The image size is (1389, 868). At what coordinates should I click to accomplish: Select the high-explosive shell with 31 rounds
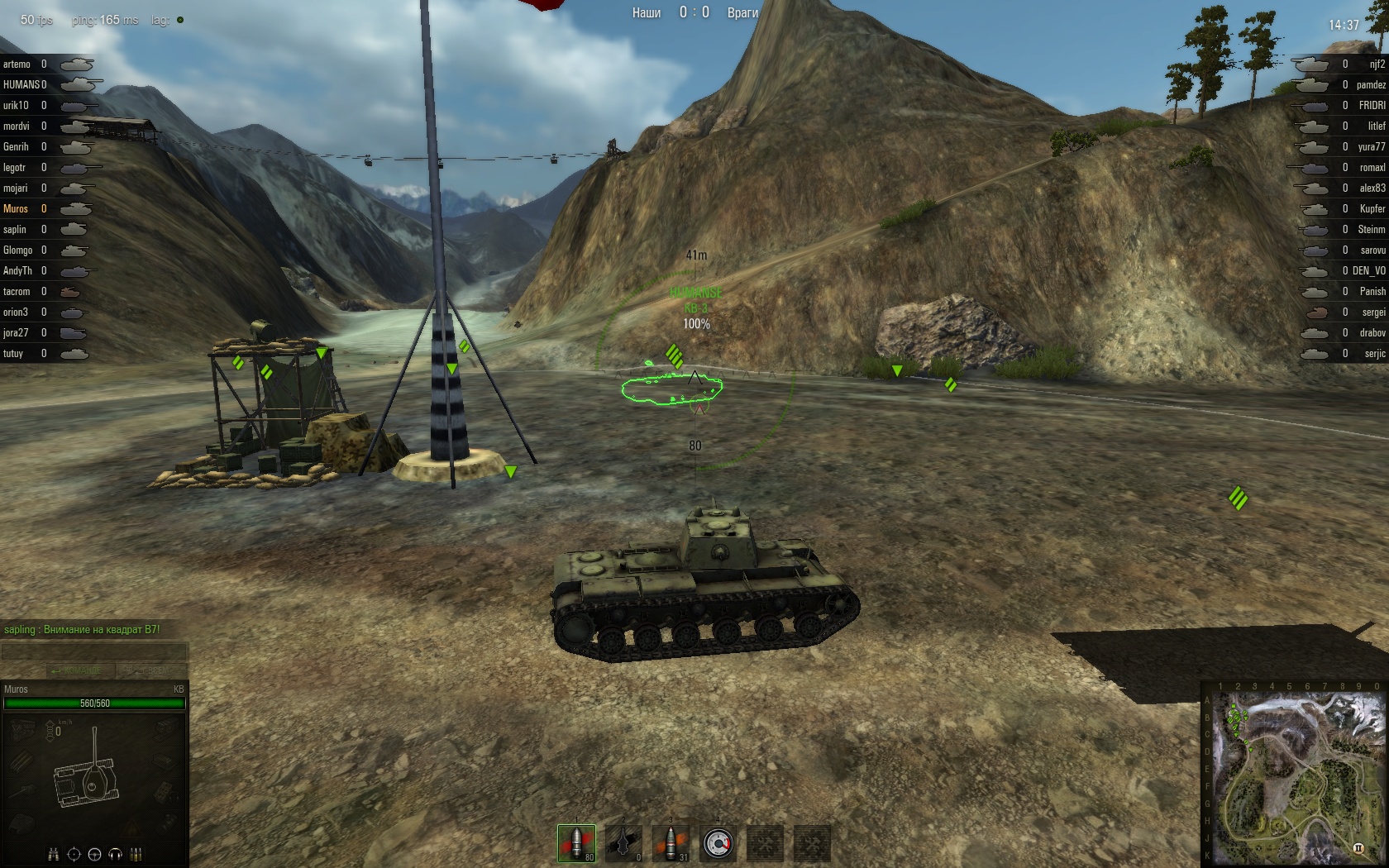tap(671, 843)
